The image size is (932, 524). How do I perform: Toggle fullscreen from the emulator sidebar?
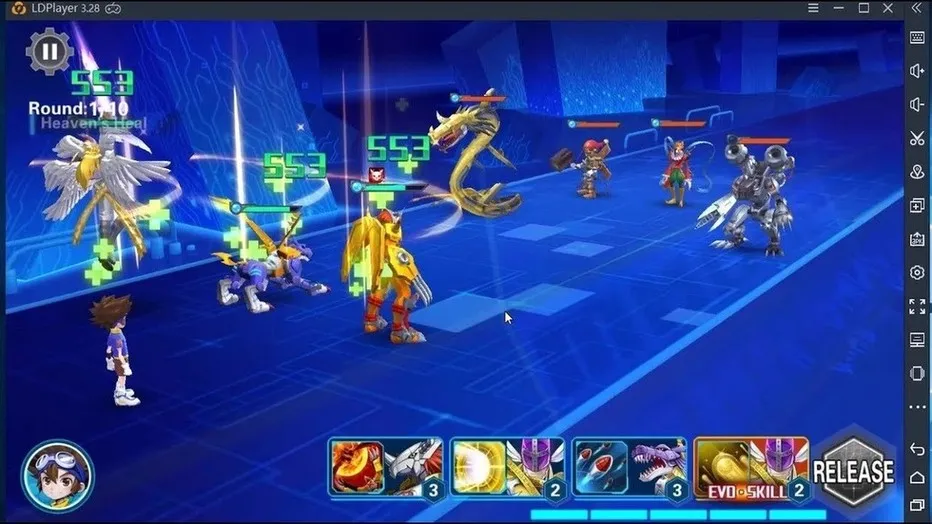(x=917, y=306)
